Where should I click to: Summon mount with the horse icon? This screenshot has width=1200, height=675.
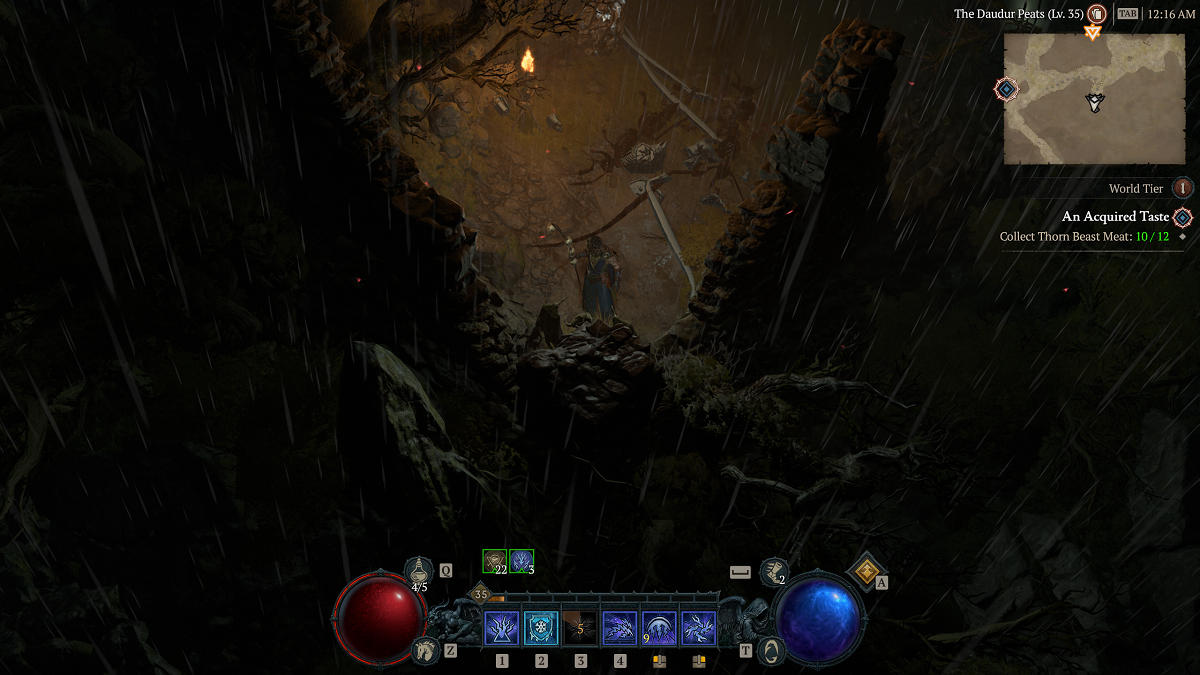click(x=426, y=650)
